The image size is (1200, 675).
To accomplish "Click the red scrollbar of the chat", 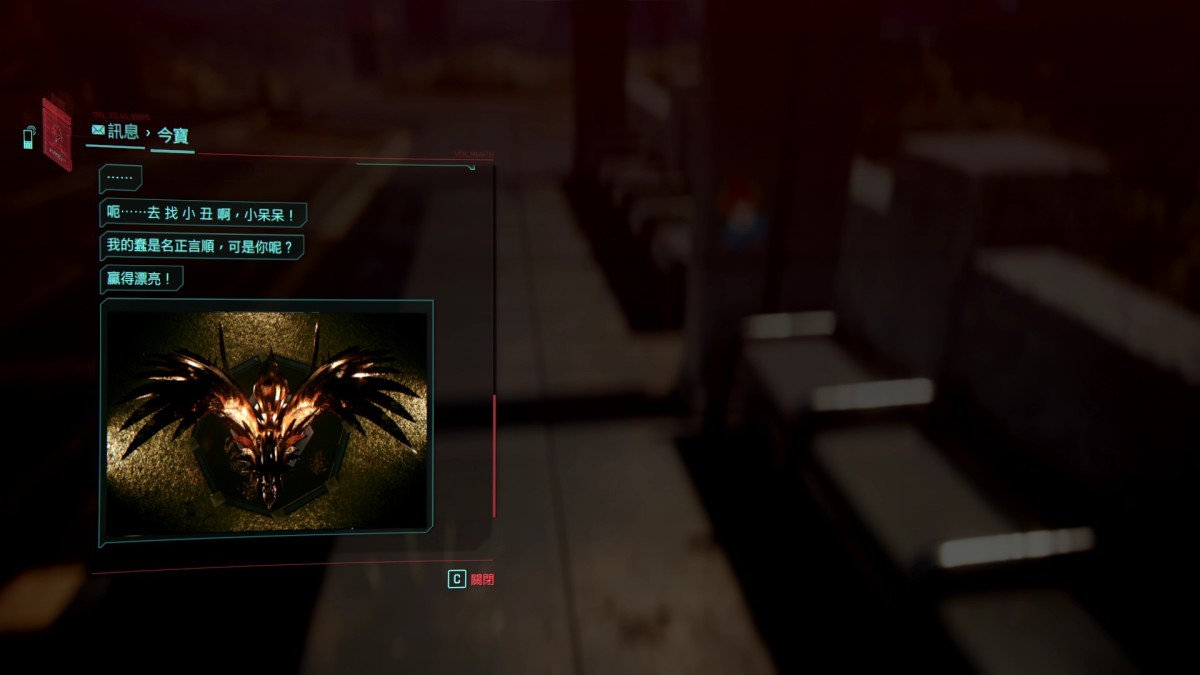I will (494, 455).
